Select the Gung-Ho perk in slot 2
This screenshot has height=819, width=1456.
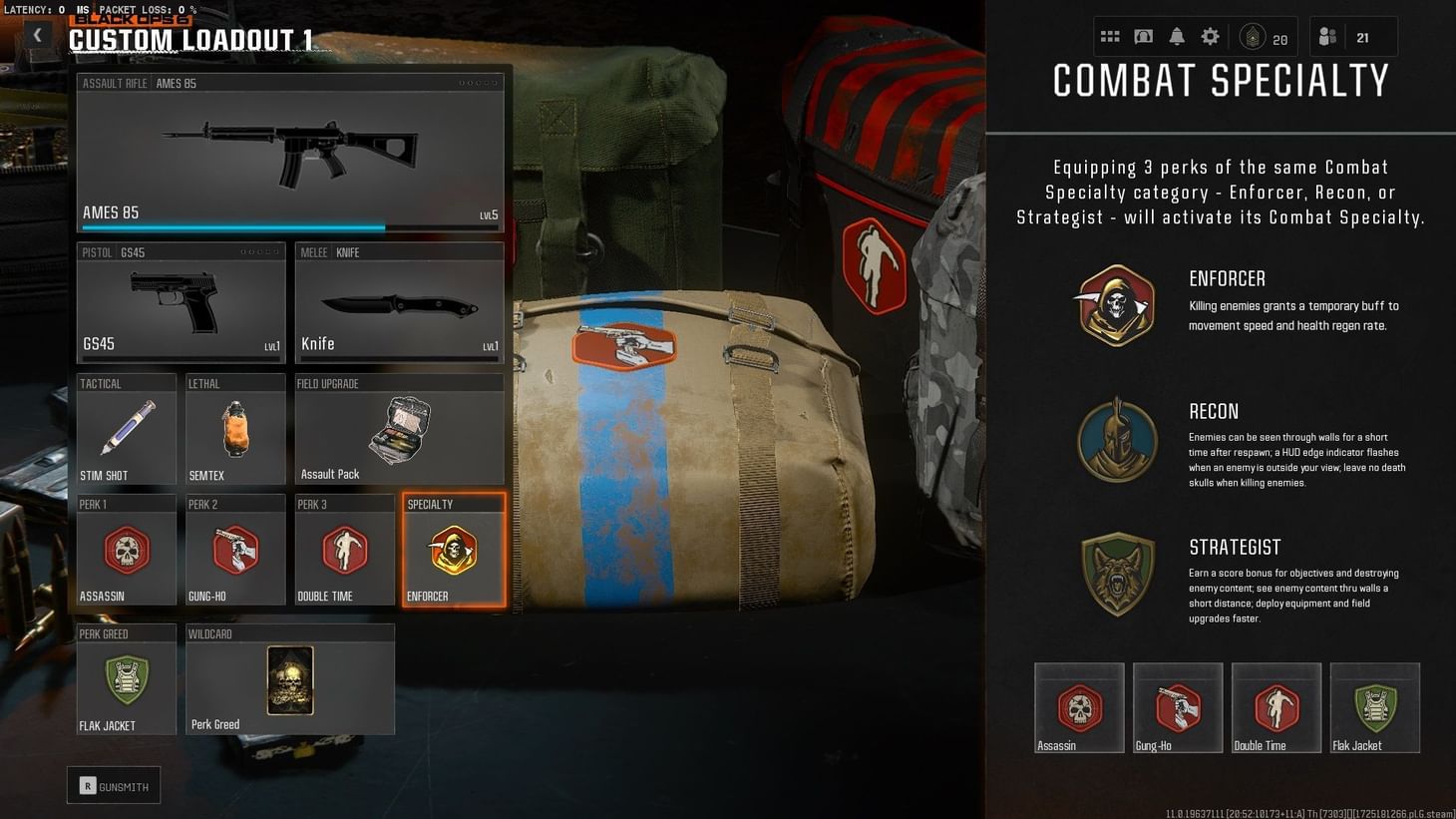(235, 551)
